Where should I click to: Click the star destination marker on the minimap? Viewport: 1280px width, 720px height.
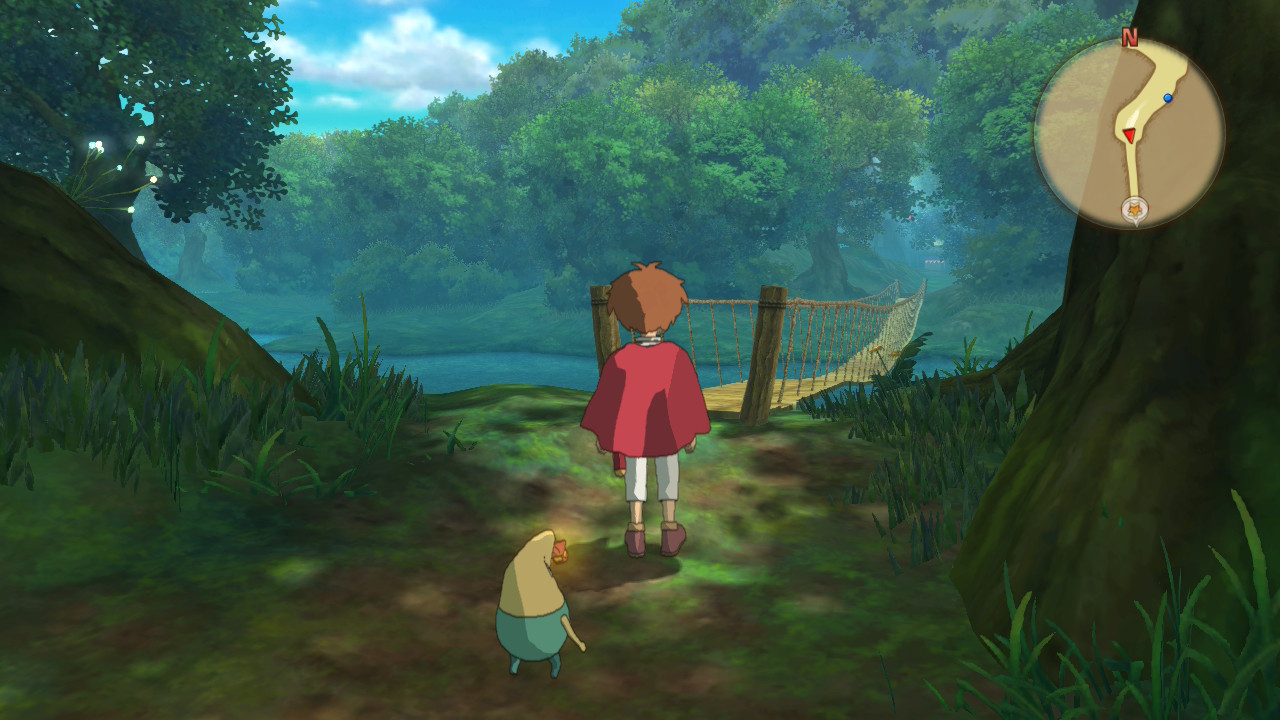pyautogui.click(x=1134, y=210)
